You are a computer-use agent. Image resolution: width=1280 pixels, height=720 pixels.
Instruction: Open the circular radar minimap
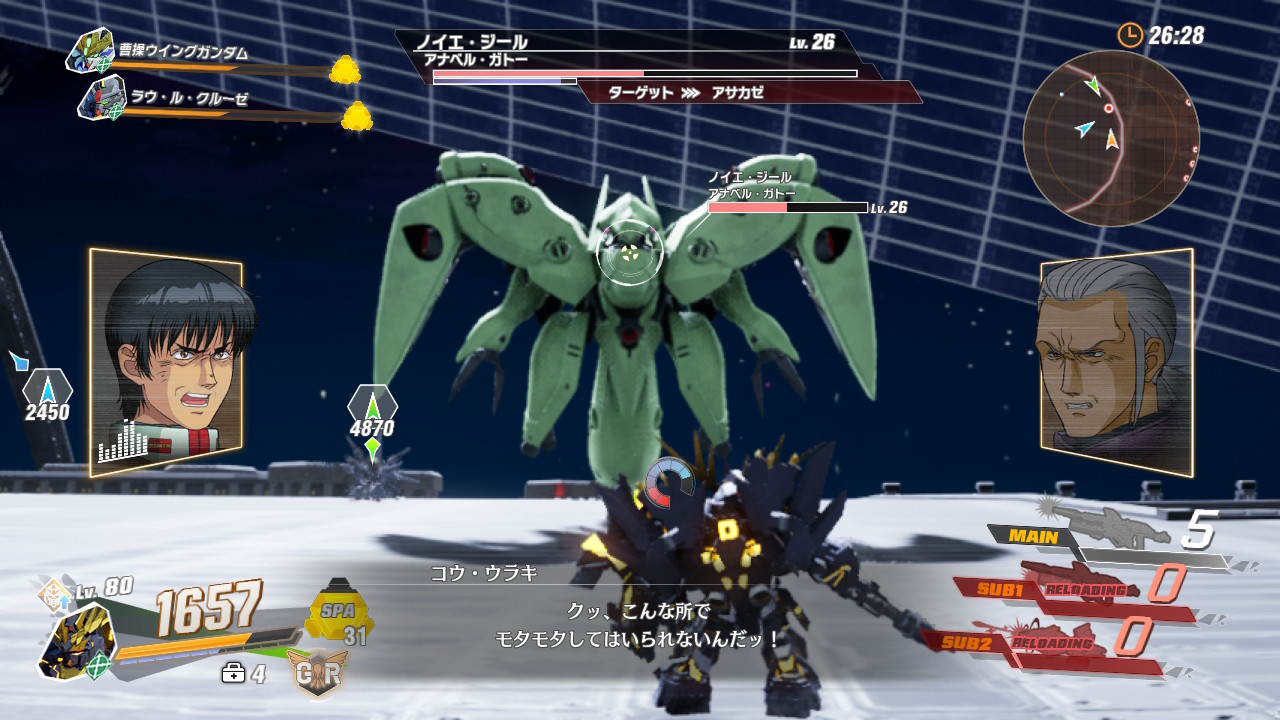[x=1110, y=138]
